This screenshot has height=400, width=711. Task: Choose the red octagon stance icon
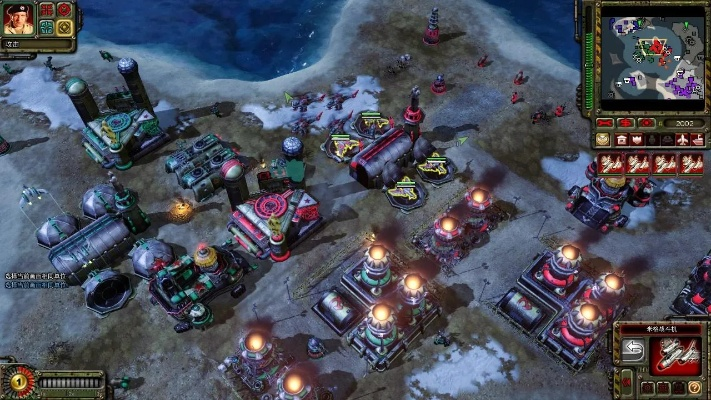[x=64, y=10]
